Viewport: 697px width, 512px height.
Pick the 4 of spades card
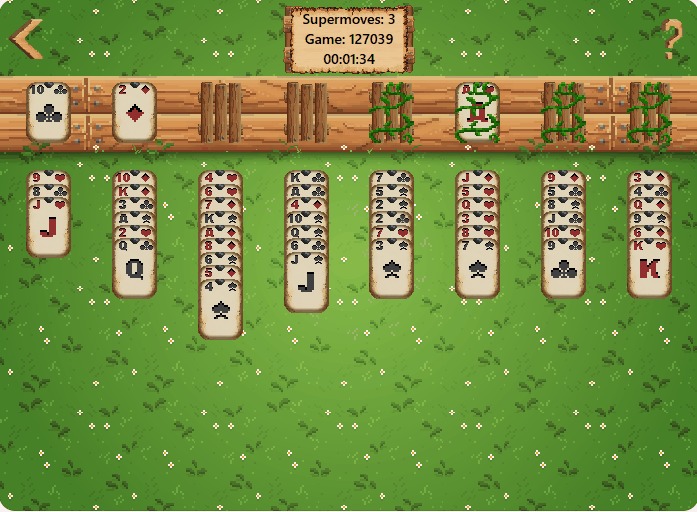pyautogui.click(x=220, y=311)
